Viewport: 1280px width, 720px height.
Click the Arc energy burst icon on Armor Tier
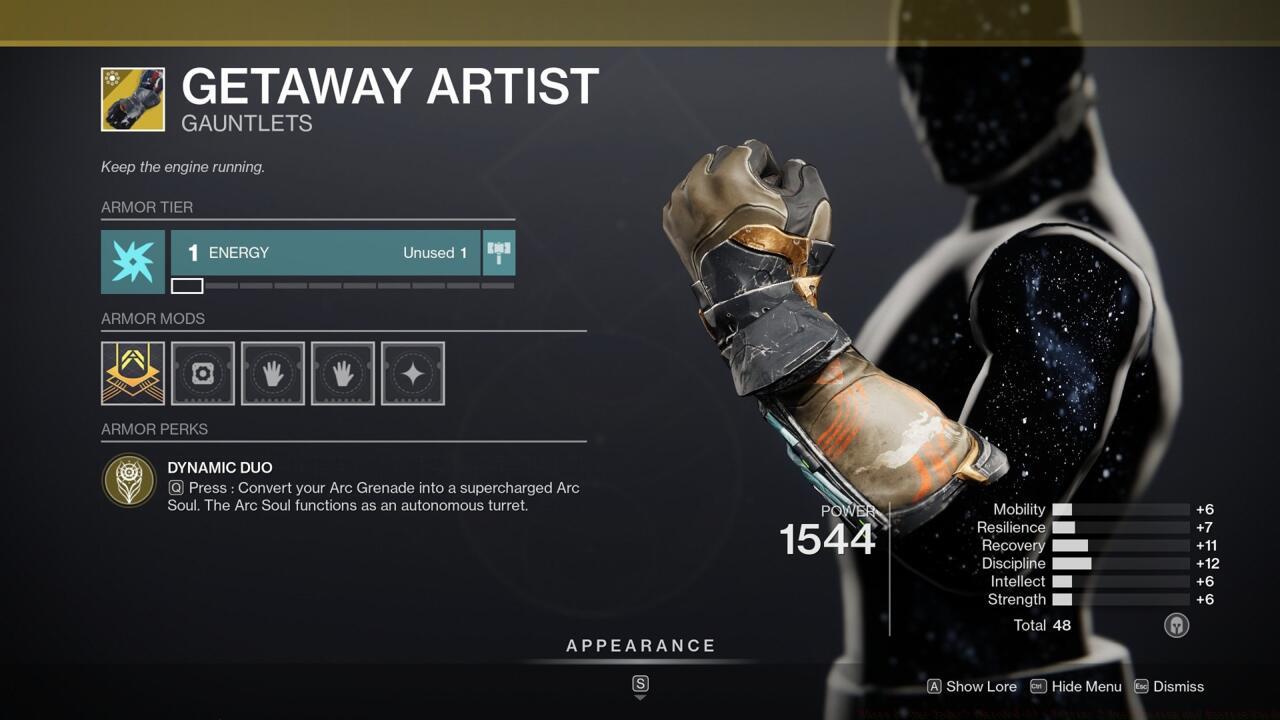(132, 262)
